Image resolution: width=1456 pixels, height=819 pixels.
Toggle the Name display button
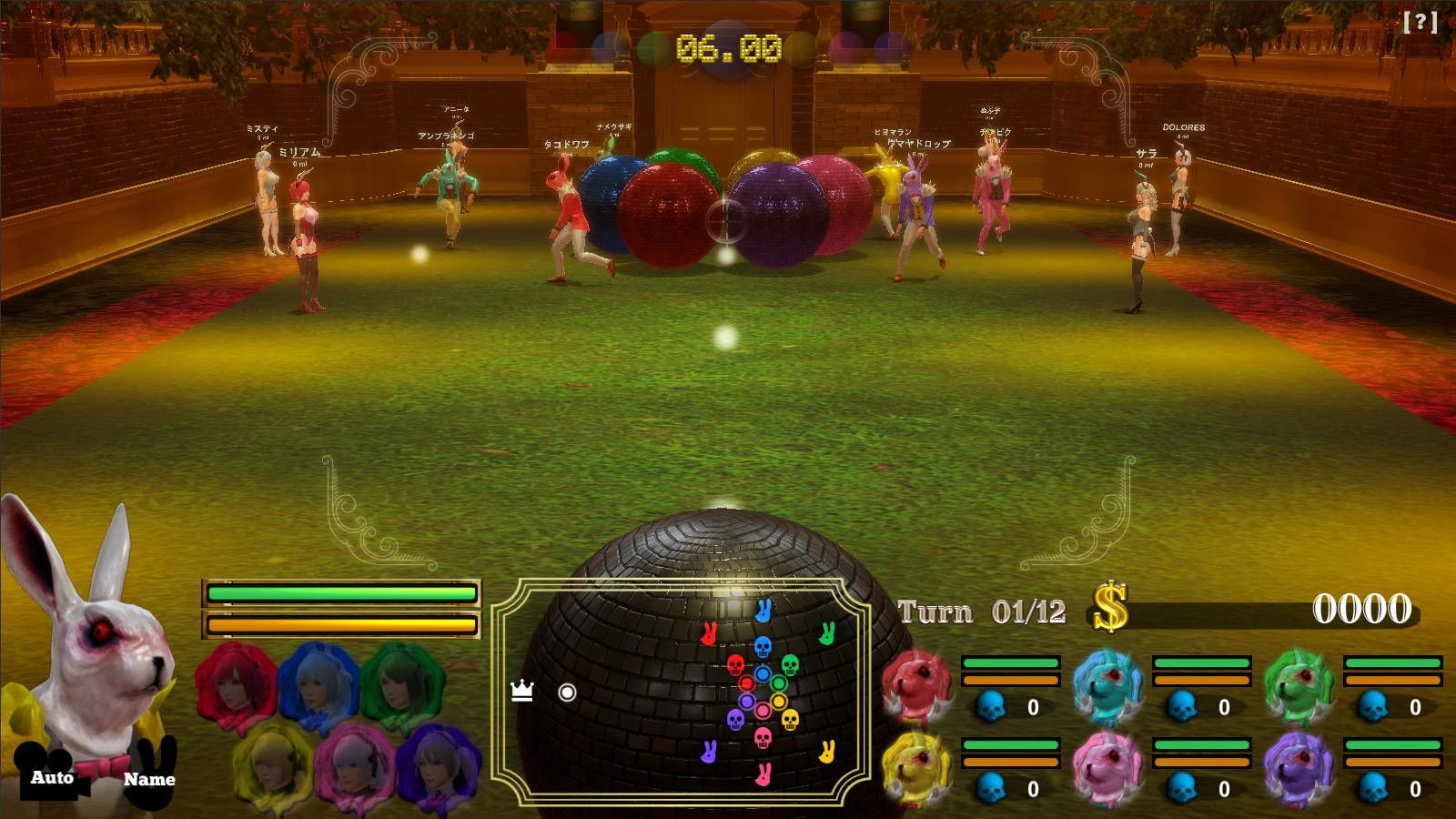149,778
